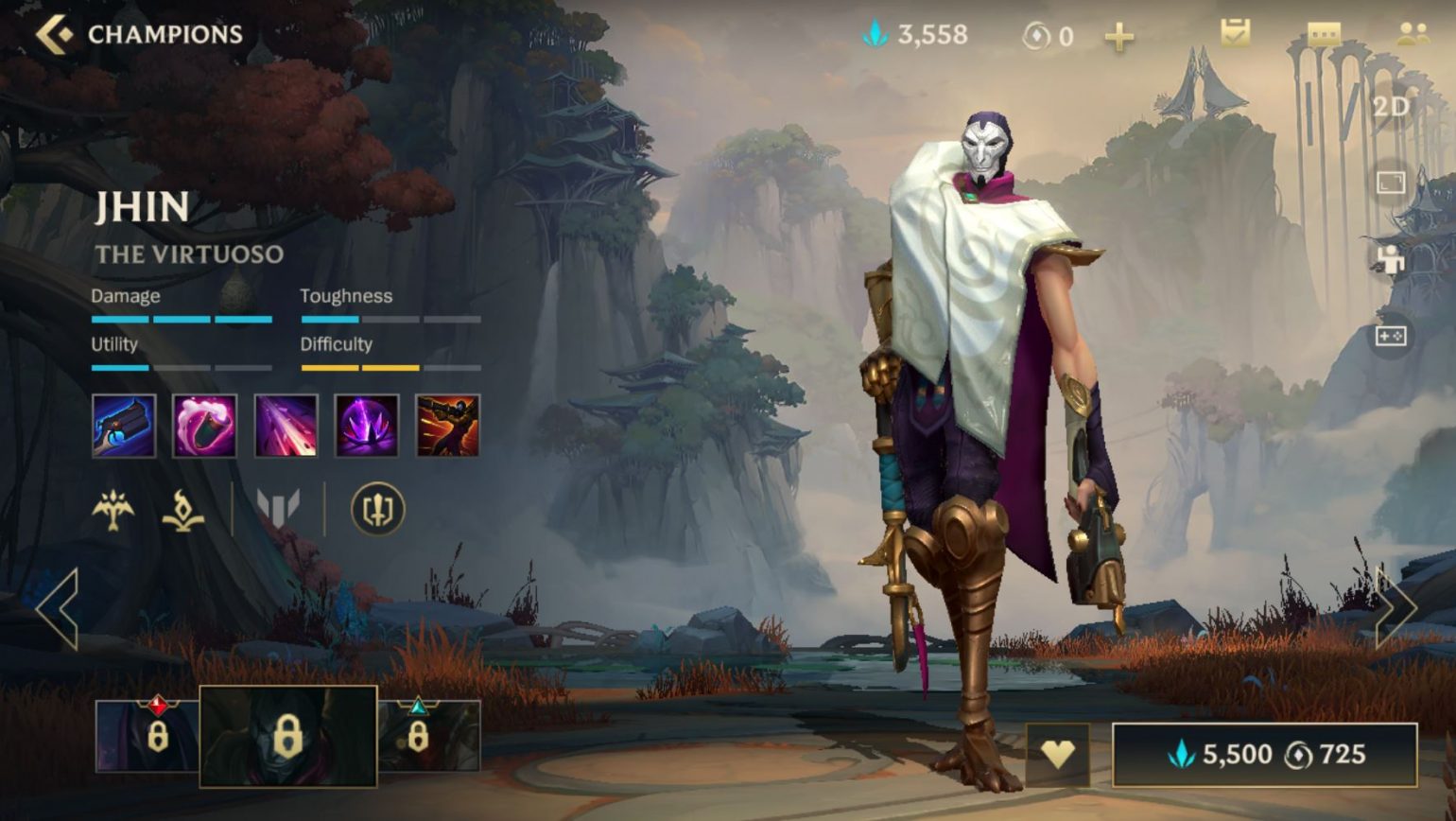View Jhin's Whisper passive gun icon
The height and width of the screenshot is (821, 1456).
pos(124,426)
